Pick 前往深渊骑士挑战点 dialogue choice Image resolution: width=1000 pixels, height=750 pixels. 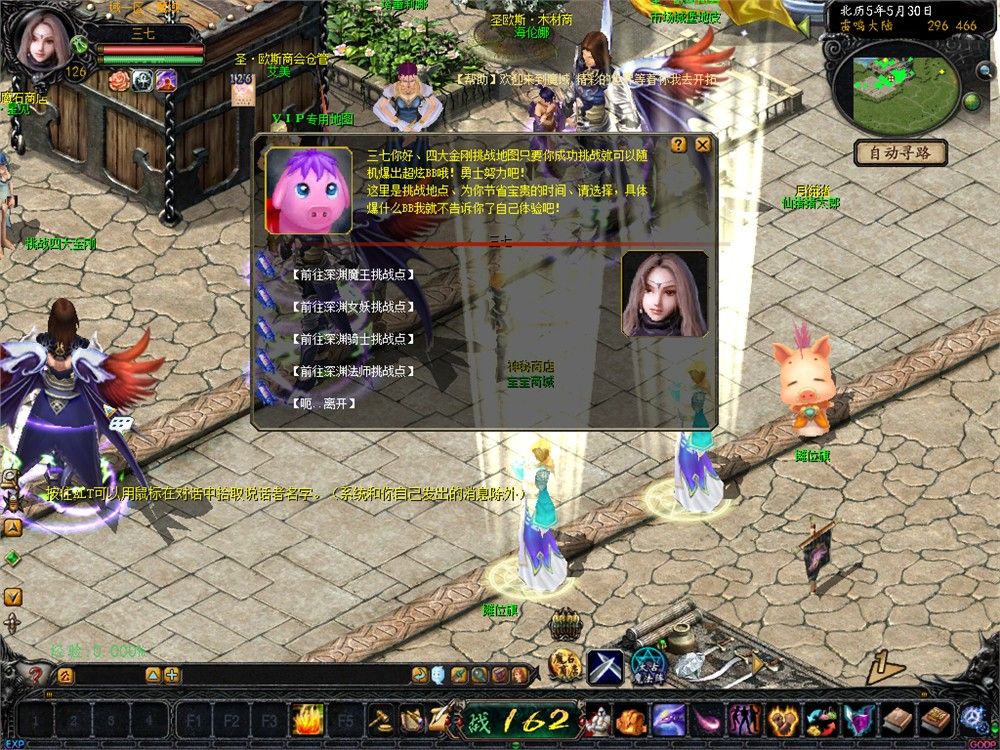click(352, 339)
